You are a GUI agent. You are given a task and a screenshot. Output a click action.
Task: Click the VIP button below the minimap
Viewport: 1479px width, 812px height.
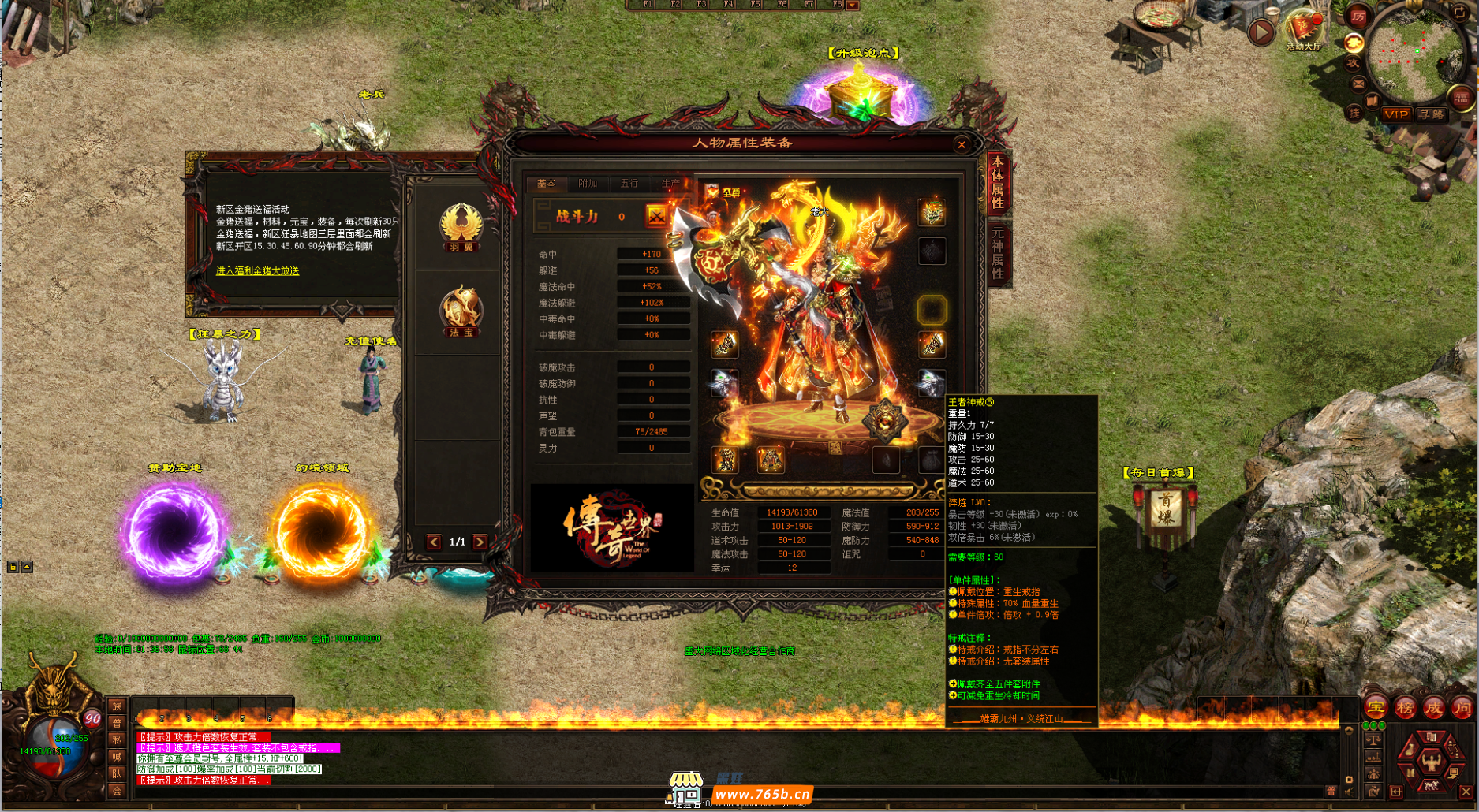pos(1395,114)
